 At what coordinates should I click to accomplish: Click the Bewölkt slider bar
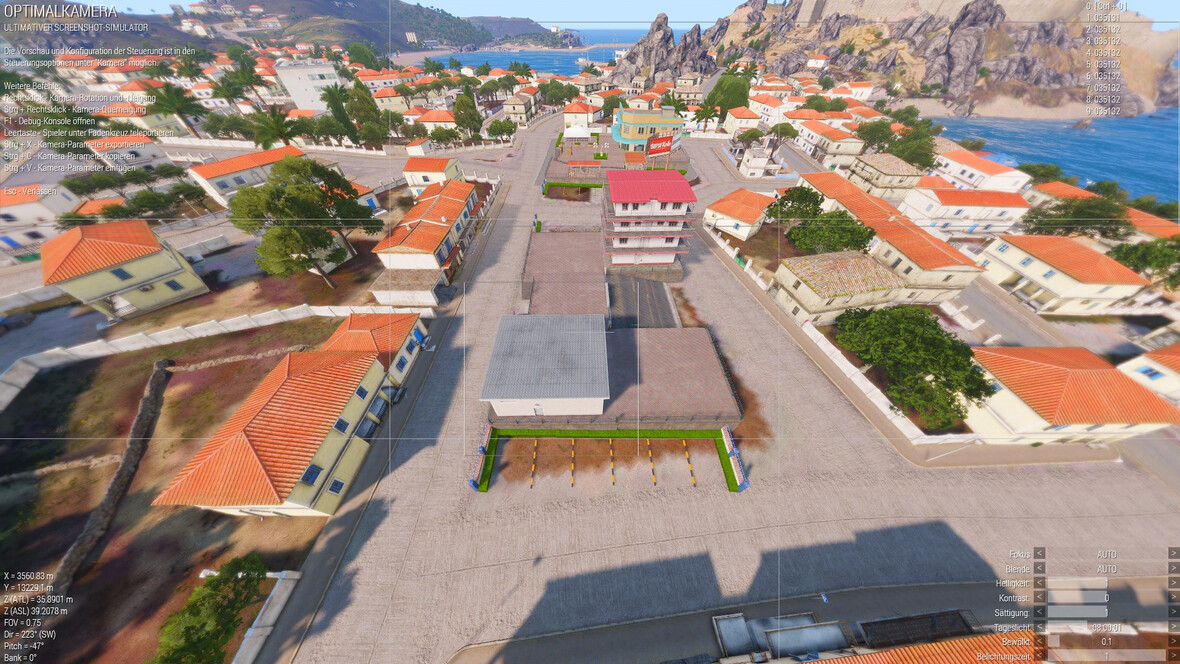1106,641
